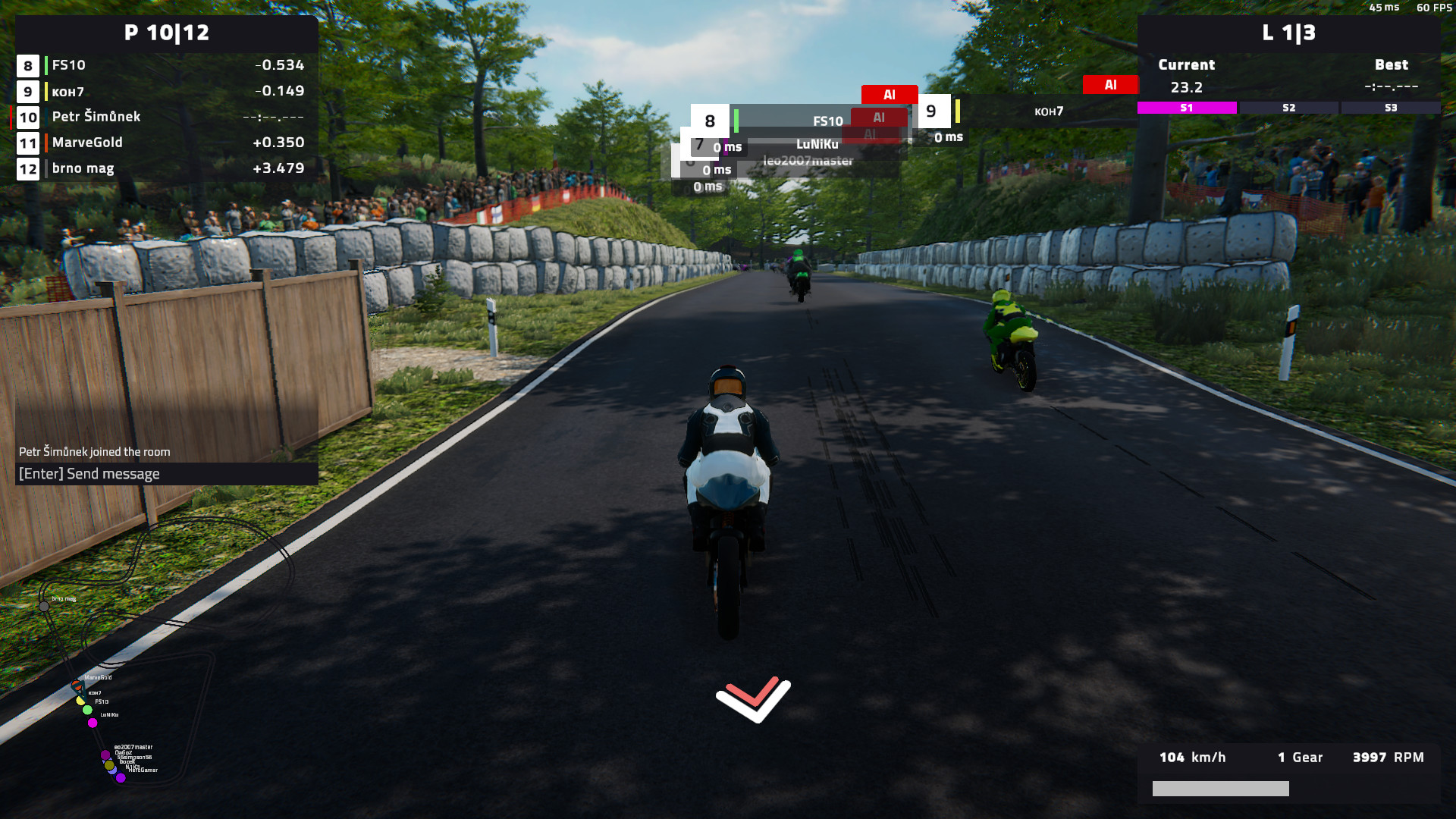Click the 60 FPS counter indicator
Image resolution: width=1456 pixels, height=819 pixels.
[x=1434, y=8]
